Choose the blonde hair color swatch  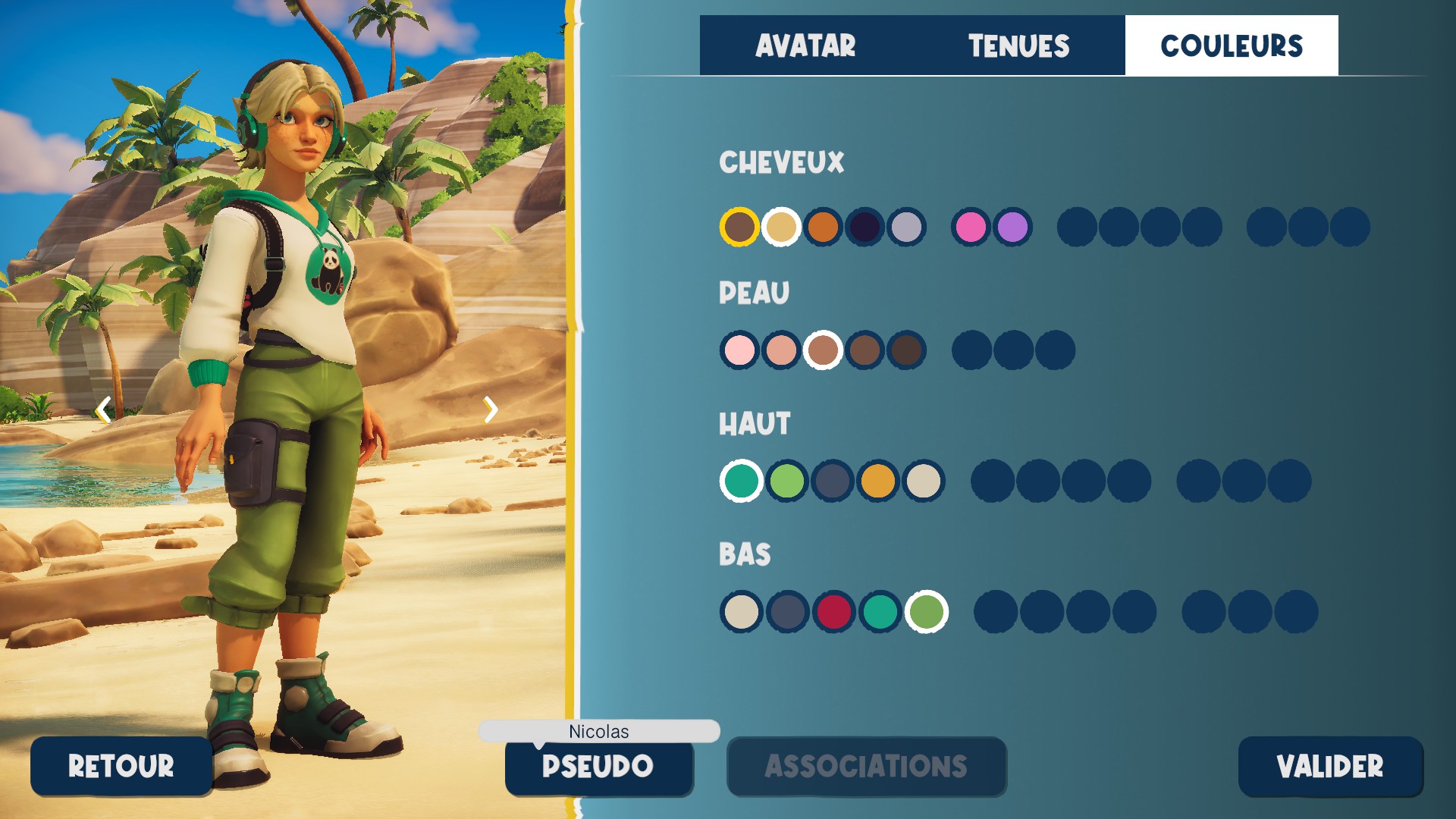click(x=781, y=227)
